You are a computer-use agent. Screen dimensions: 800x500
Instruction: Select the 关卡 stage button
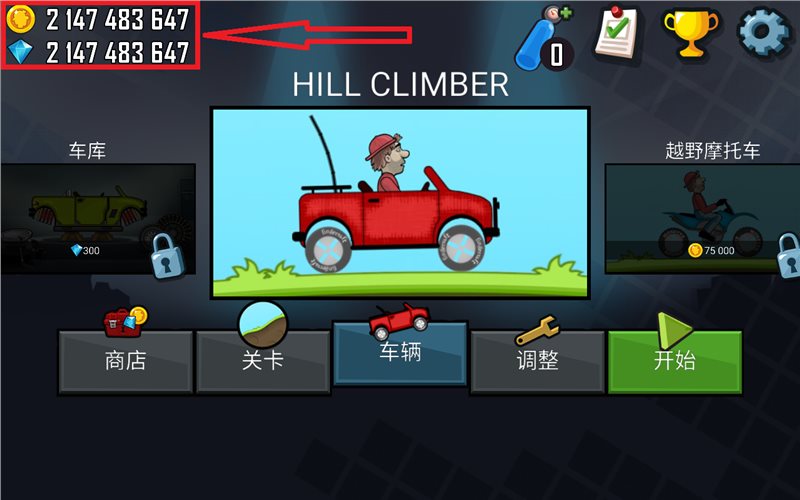pyautogui.click(x=262, y=360)
